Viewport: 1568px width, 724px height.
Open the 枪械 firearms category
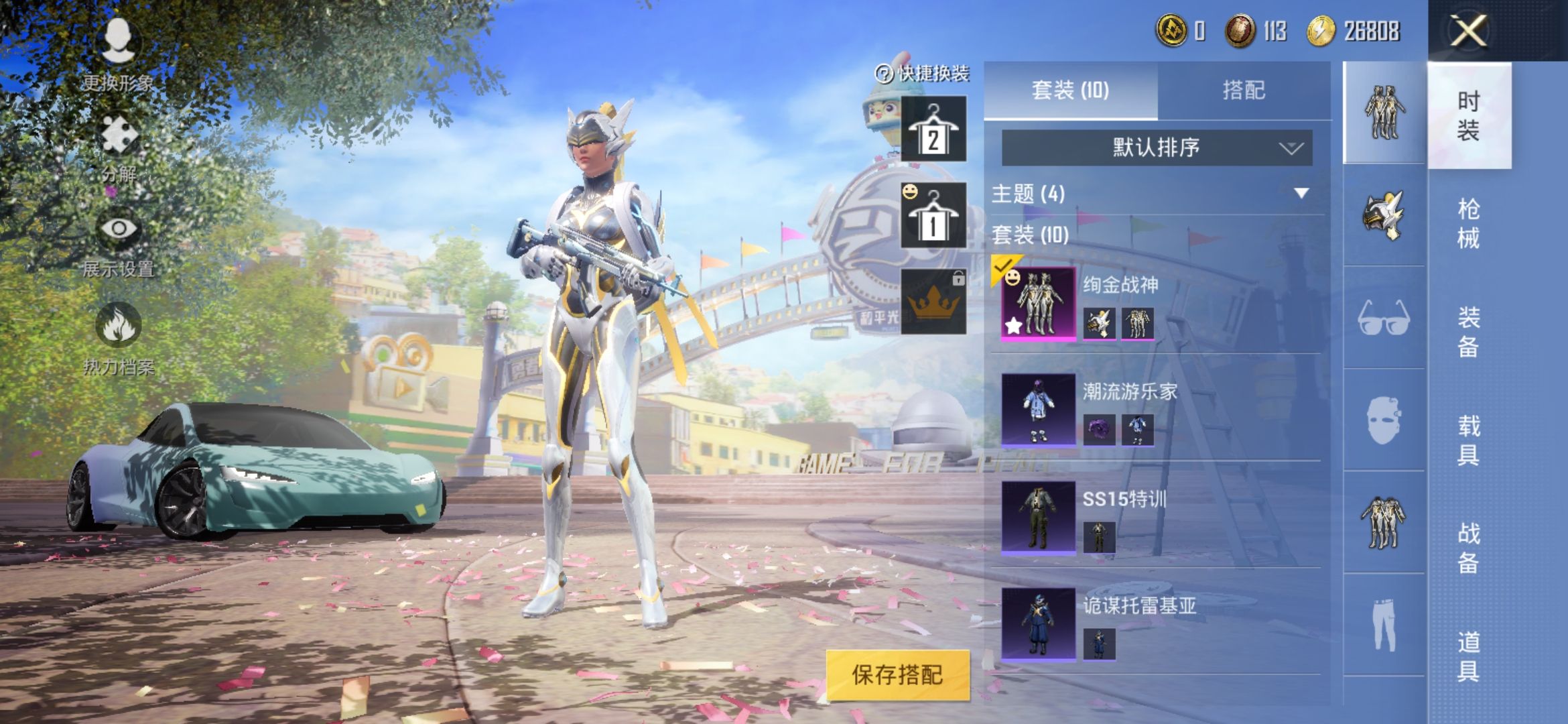1468,223
